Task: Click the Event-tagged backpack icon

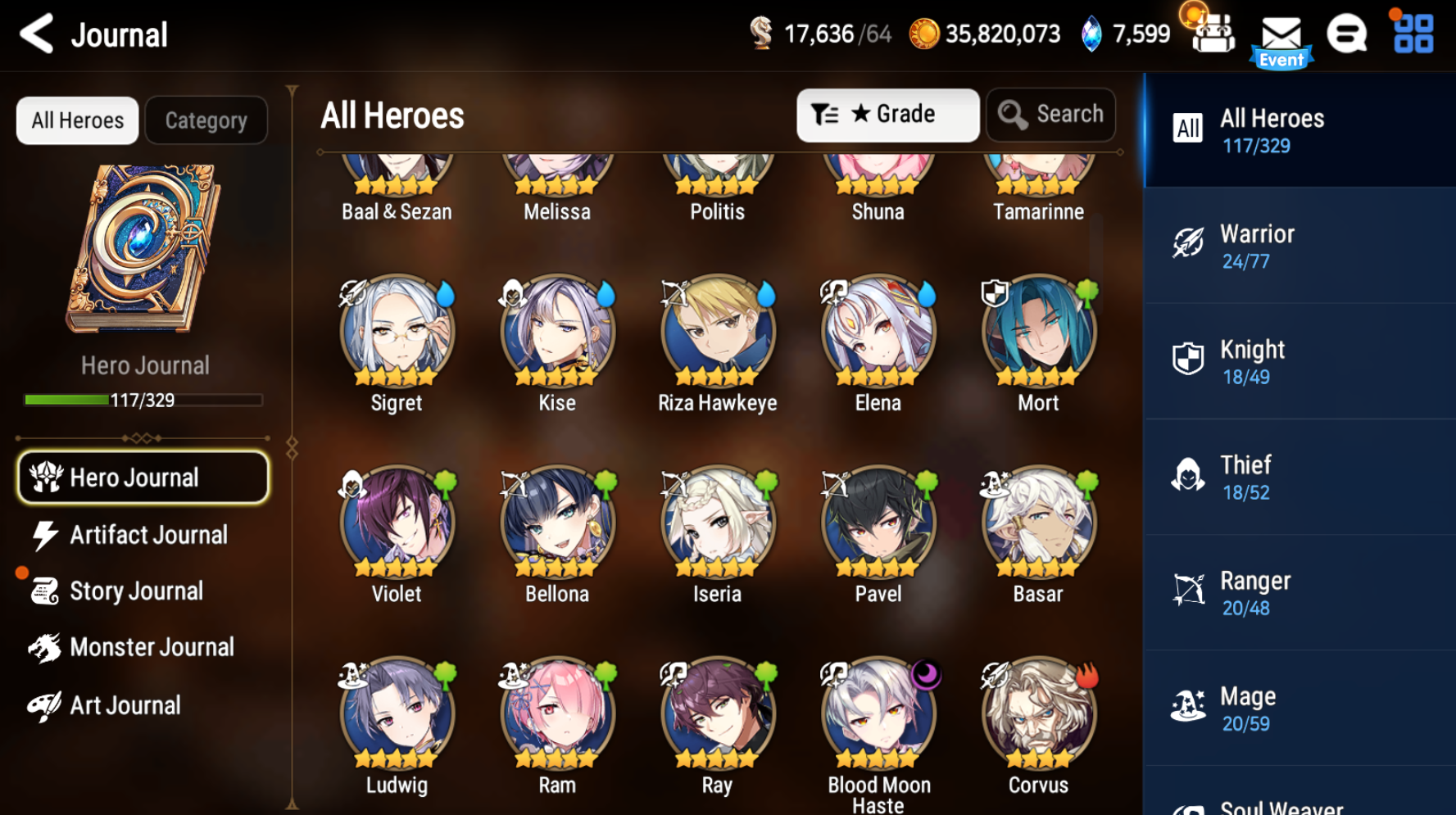Action: pyautogui.click(x=1213, y=32)
